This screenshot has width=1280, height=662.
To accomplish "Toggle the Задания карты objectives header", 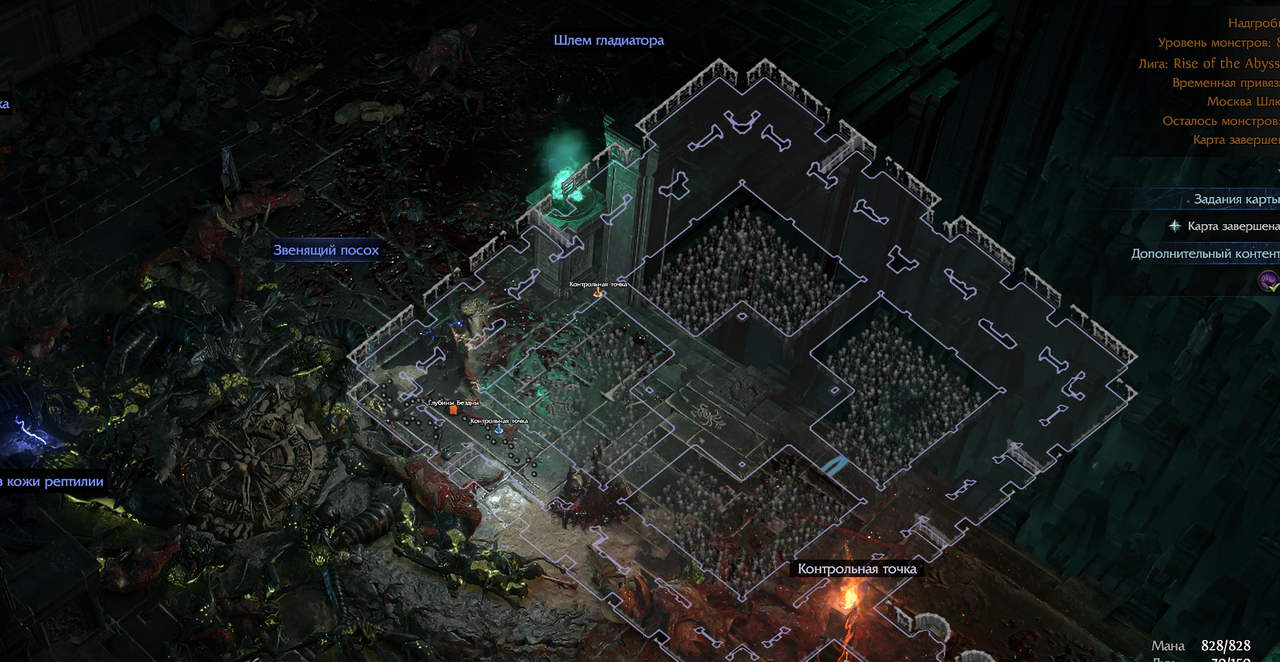I will coord(1236,199).
